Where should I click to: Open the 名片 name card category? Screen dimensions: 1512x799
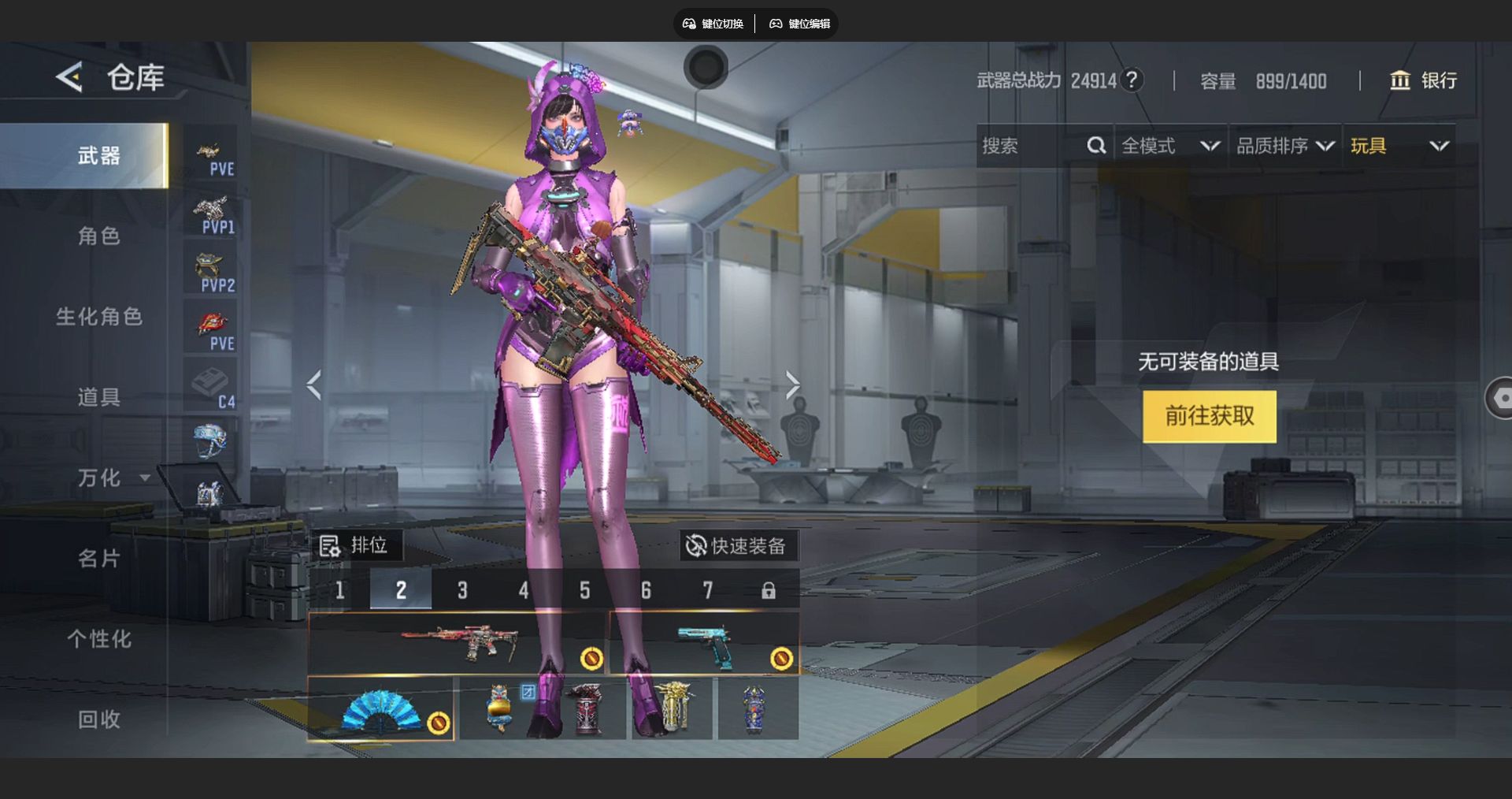[x=98, y=559]
